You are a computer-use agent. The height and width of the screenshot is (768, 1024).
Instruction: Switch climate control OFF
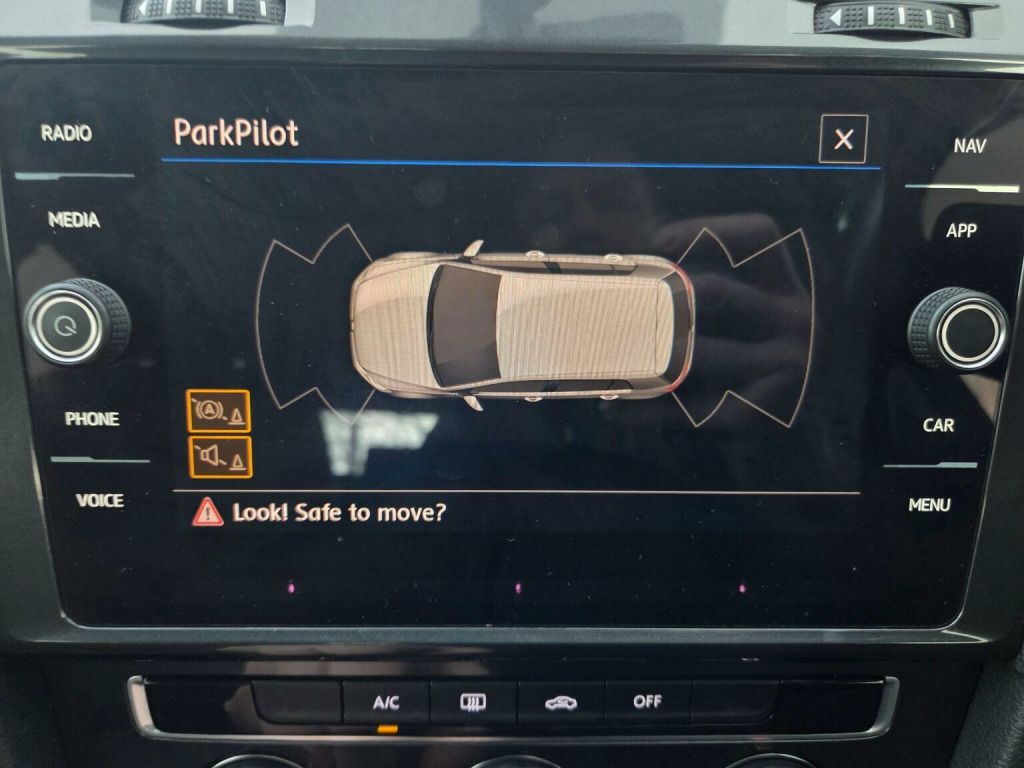point(647,702)
